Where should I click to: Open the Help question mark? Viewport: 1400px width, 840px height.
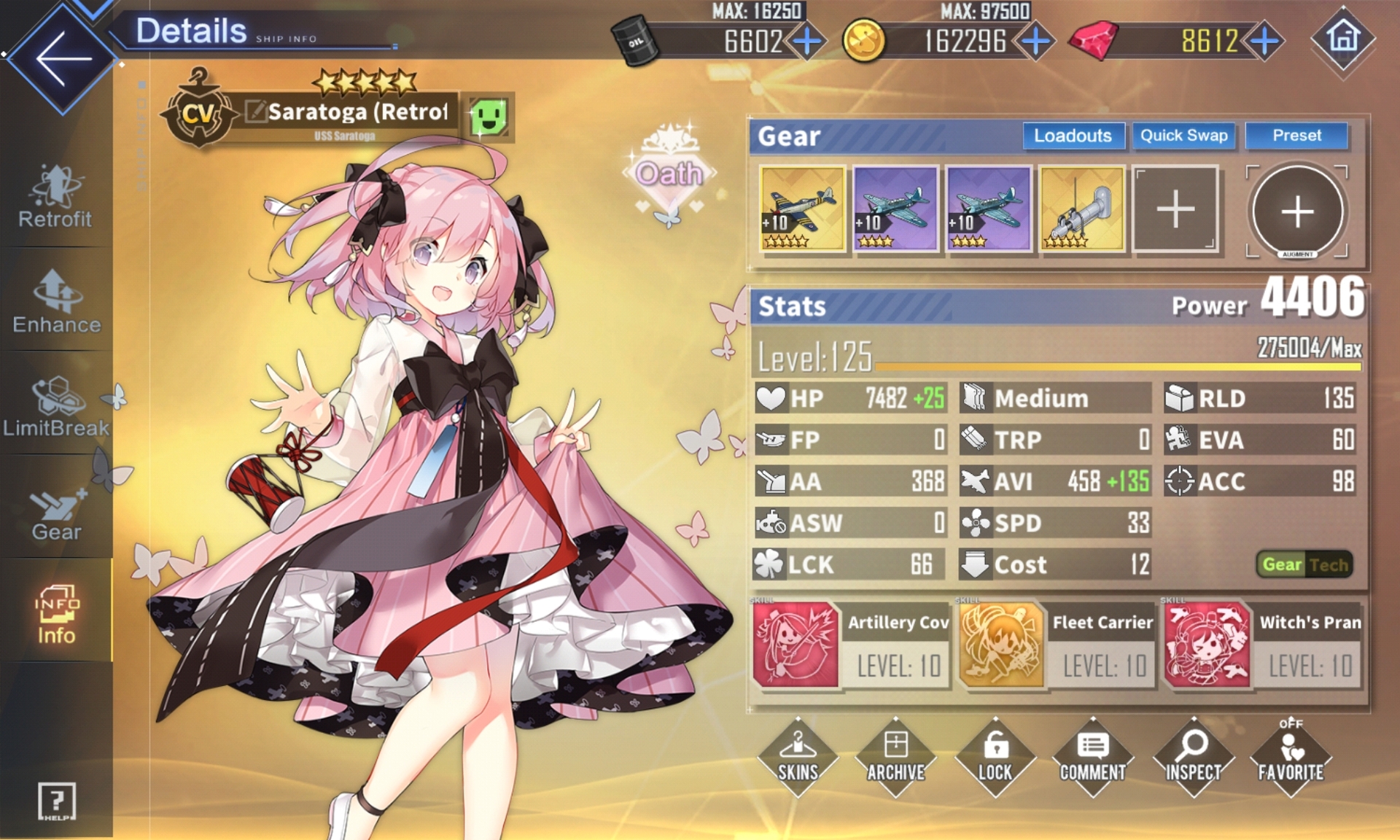[56, 801]
